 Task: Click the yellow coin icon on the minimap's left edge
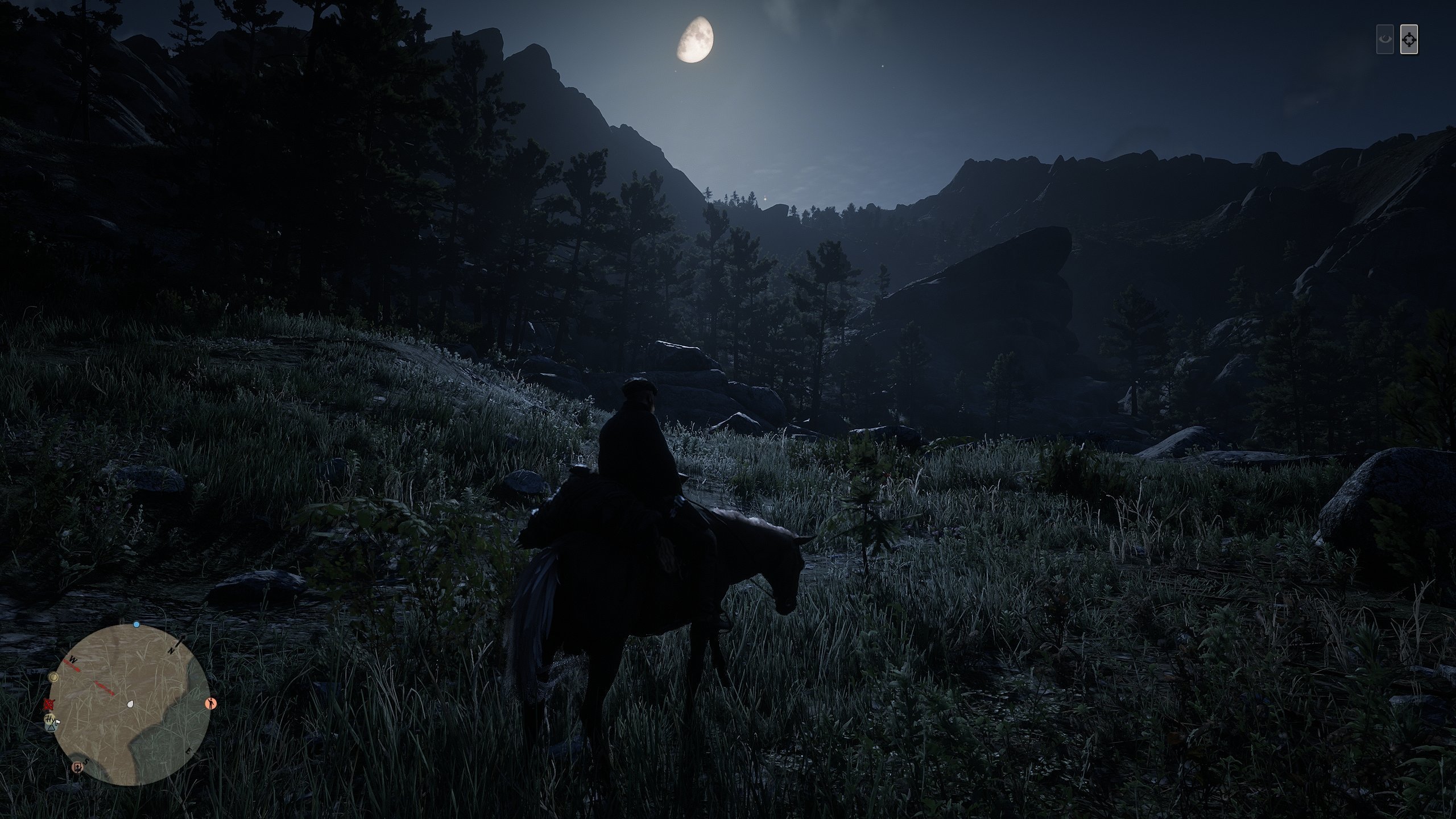coord(53,677)
